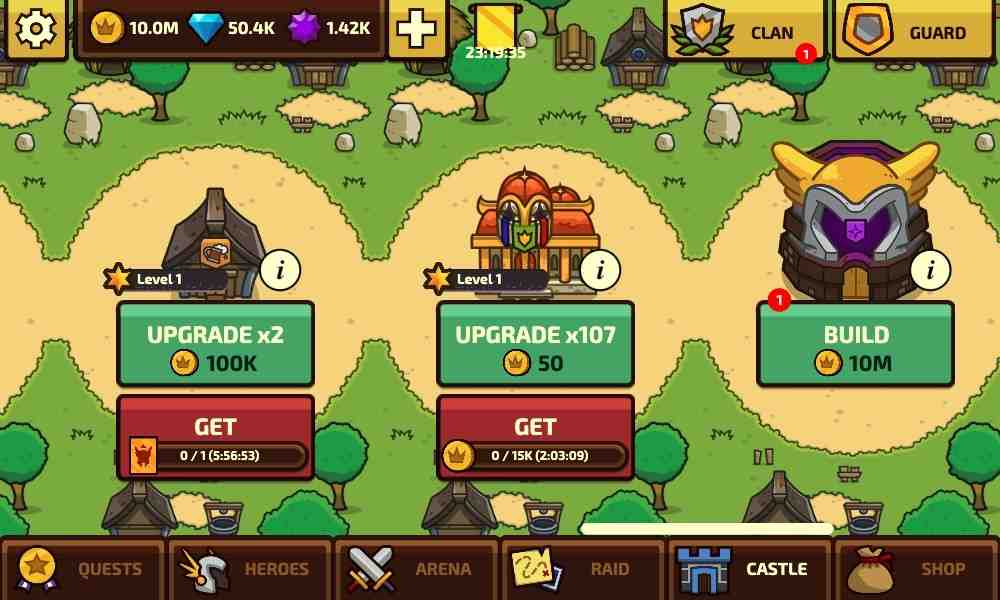Viewport: 1000px width, 600px height.
Task: Show info for the winged helmet building
Action: coord(930,269)
